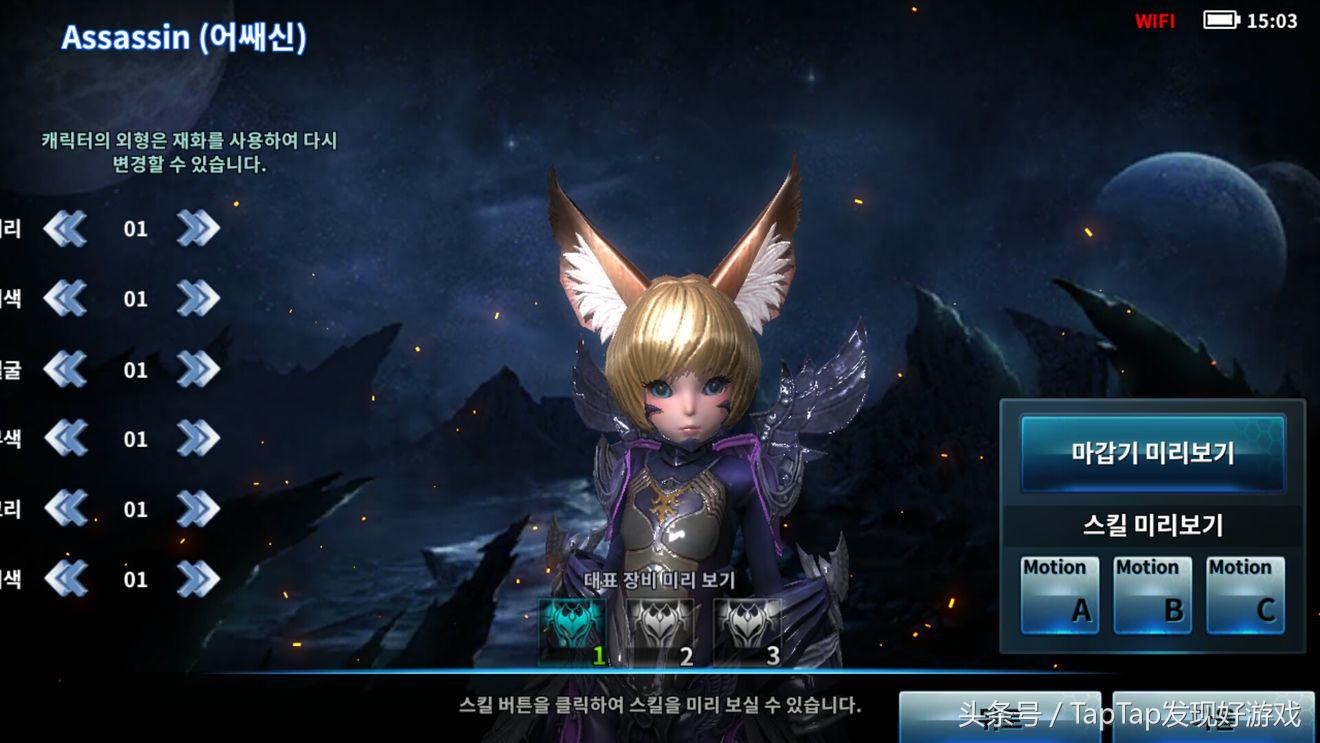Click the 마갑기 미리보기 preview button

click(1152, 453)
